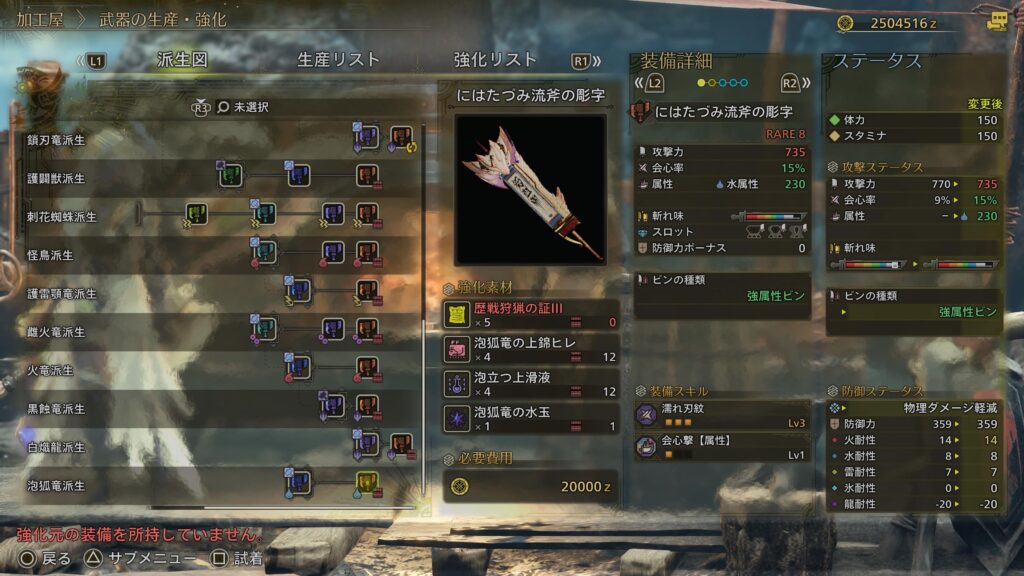Screen dimensions: 1024x576
Task: Select the 泡狐竜の水玉 material row
Action: pos(530,418)
